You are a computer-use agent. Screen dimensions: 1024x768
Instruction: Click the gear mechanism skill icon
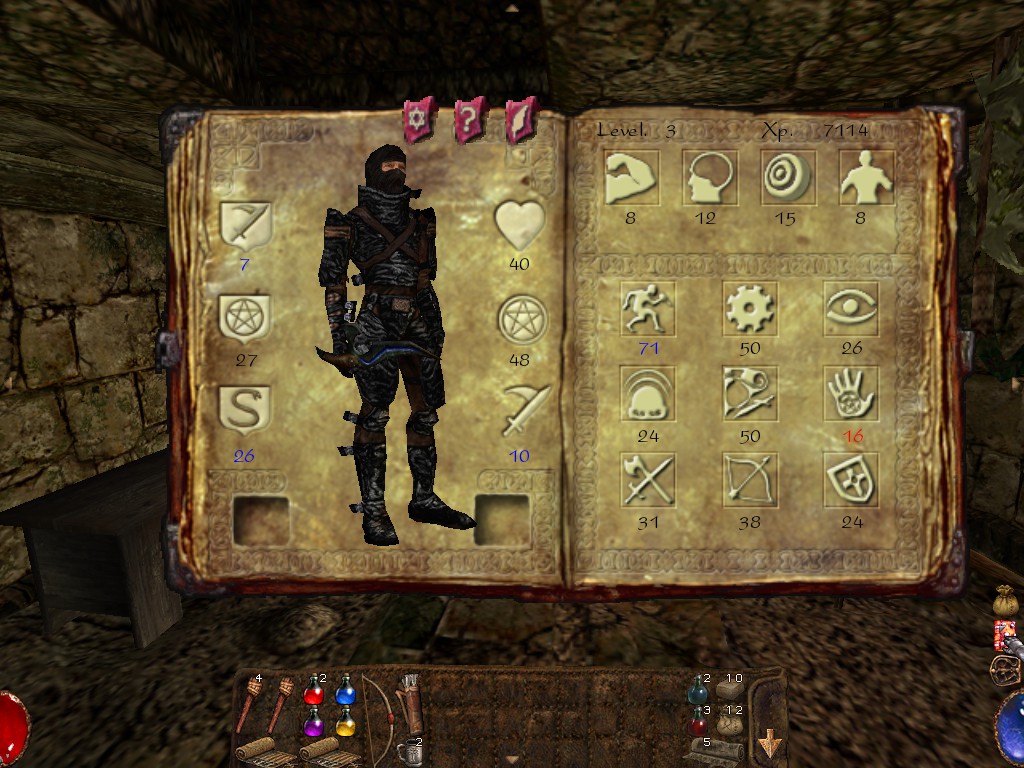(750, 308)
